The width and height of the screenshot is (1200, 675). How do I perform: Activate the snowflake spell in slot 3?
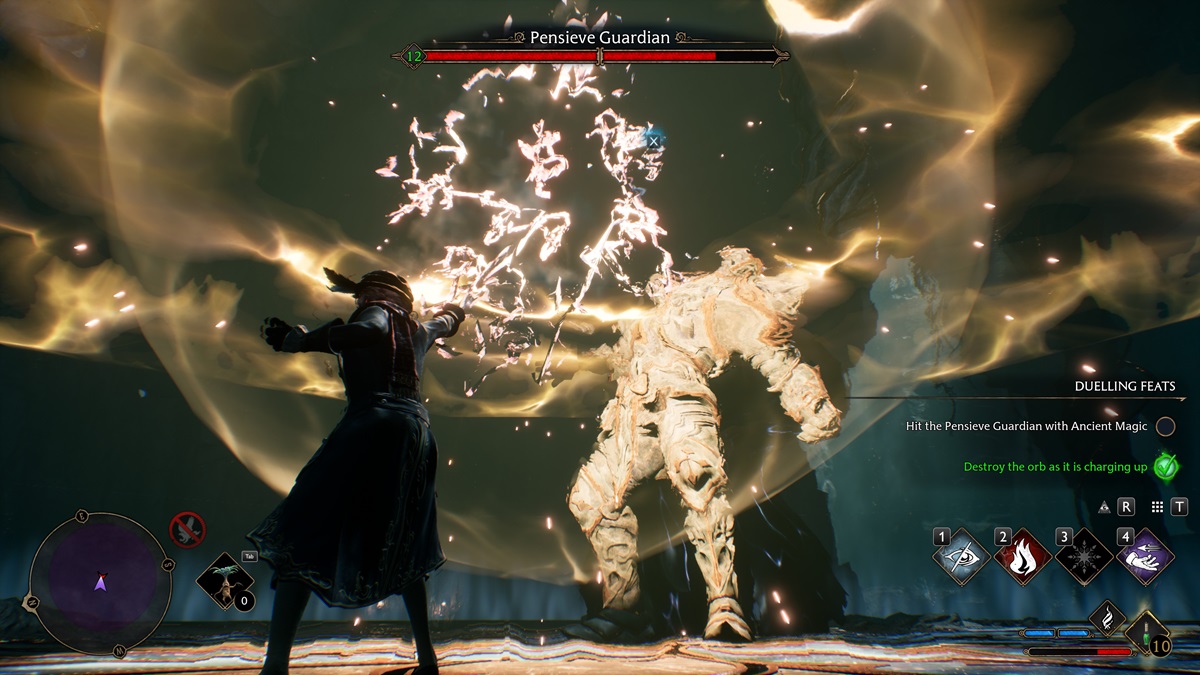(1084, 556)
